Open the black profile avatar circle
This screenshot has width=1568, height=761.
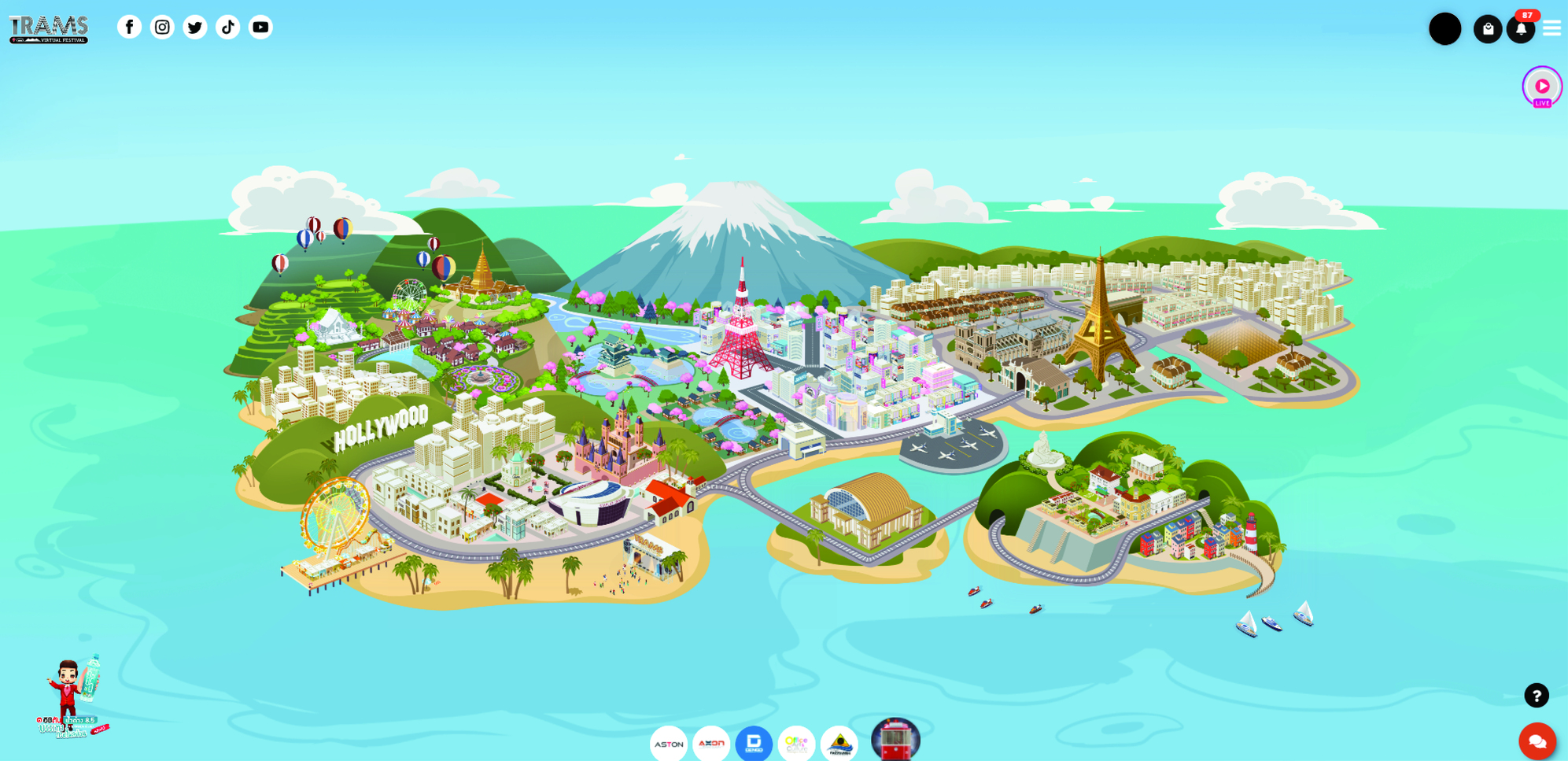pyautogui.click(x=1444, y=29)
